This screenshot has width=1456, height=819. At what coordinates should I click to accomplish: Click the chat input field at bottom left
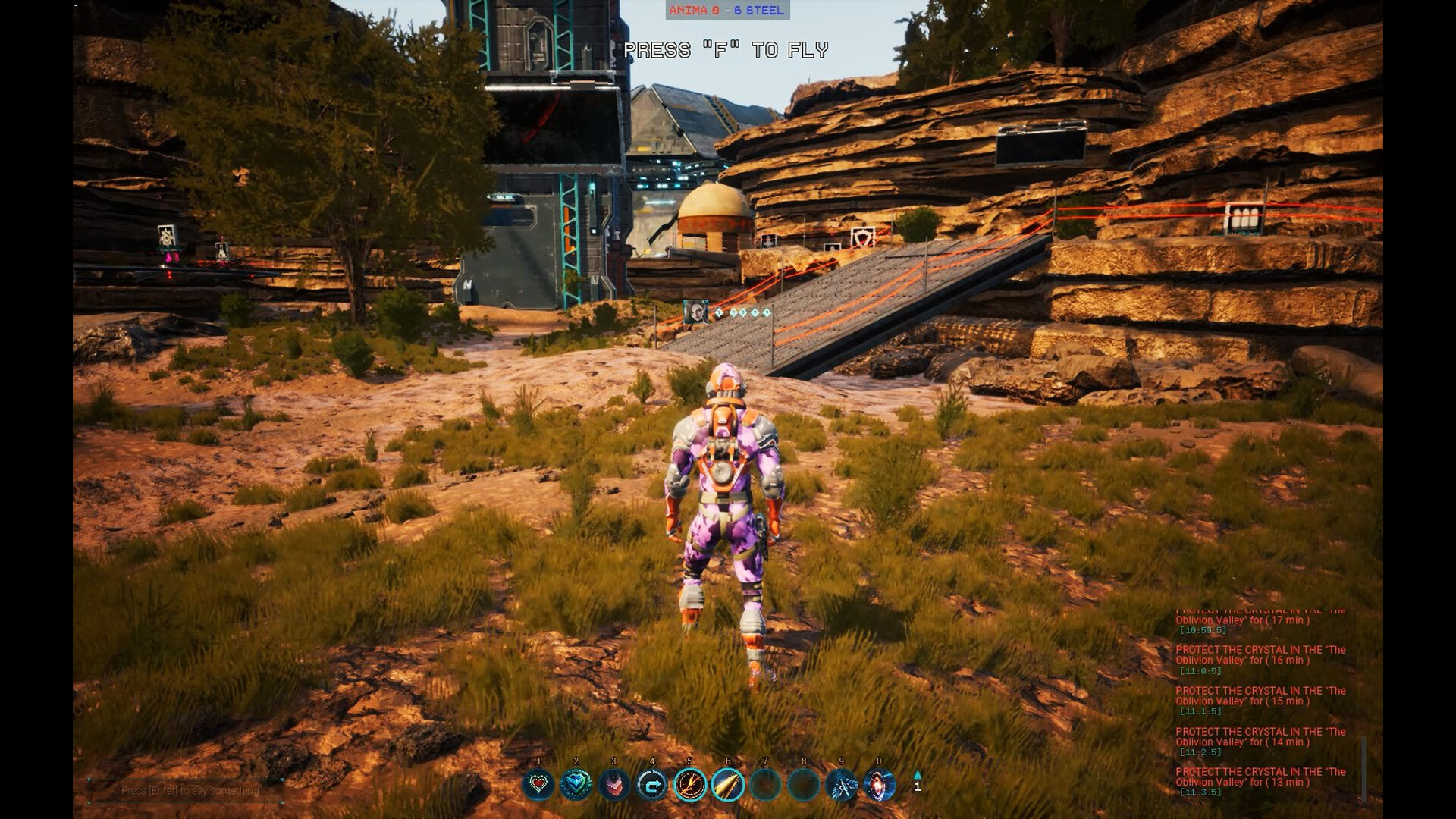(190, 790)
